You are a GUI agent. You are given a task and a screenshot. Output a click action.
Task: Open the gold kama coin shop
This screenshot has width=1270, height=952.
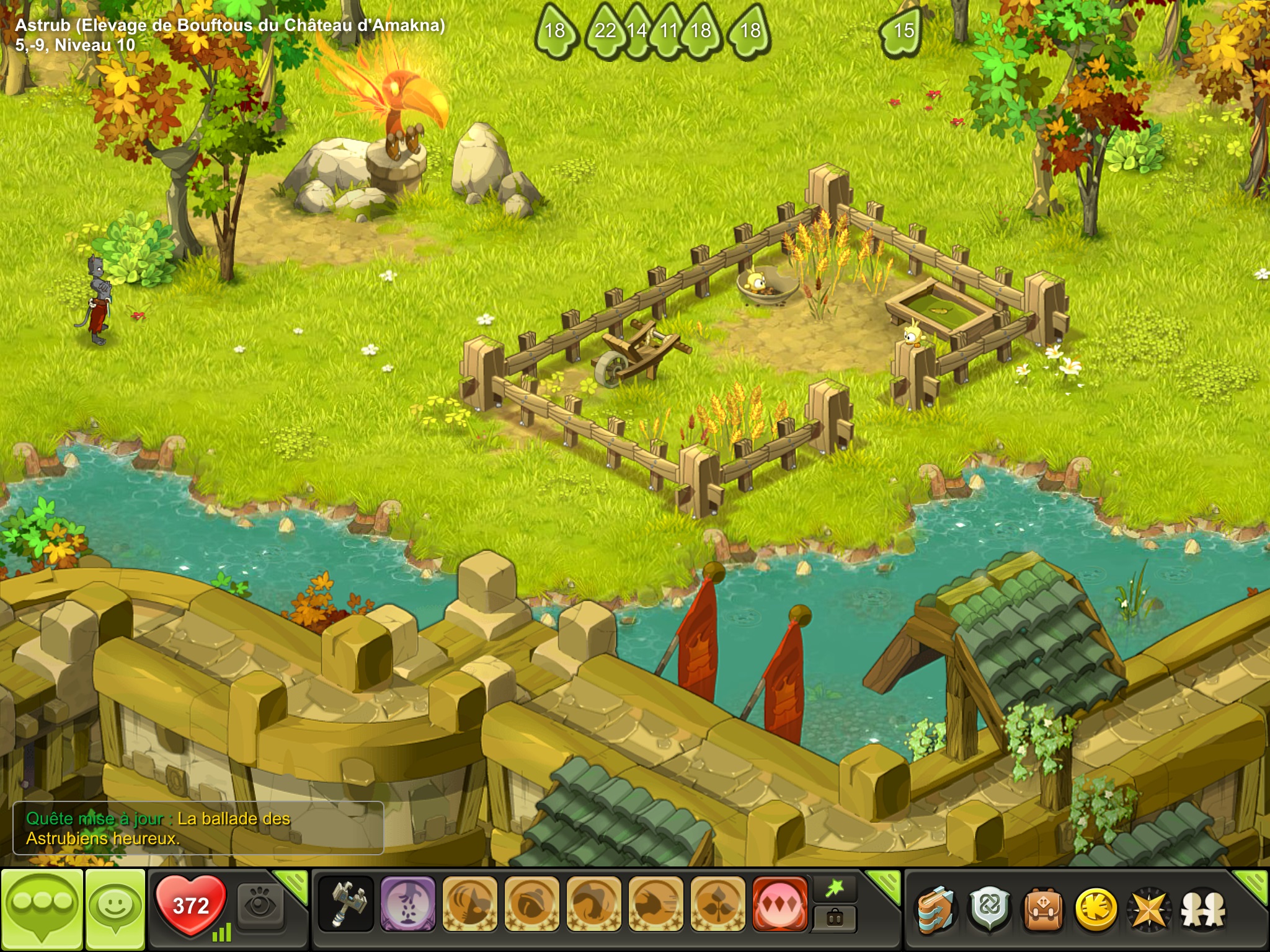1096,910
